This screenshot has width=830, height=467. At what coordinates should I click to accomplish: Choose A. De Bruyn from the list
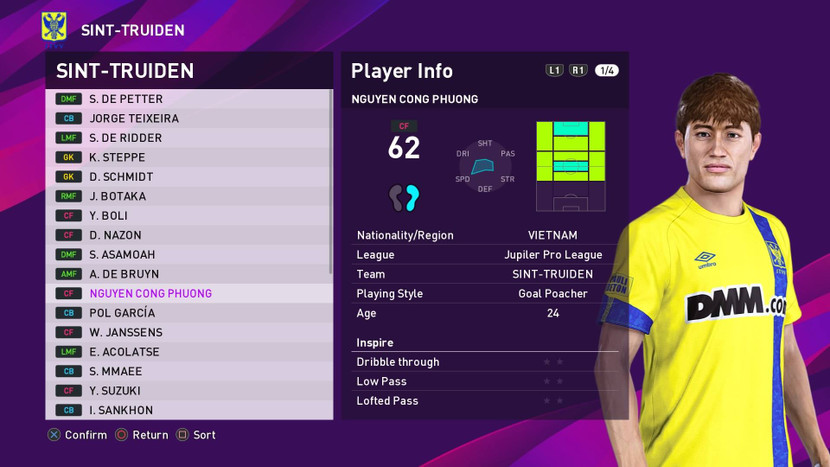tap(190, 274)
